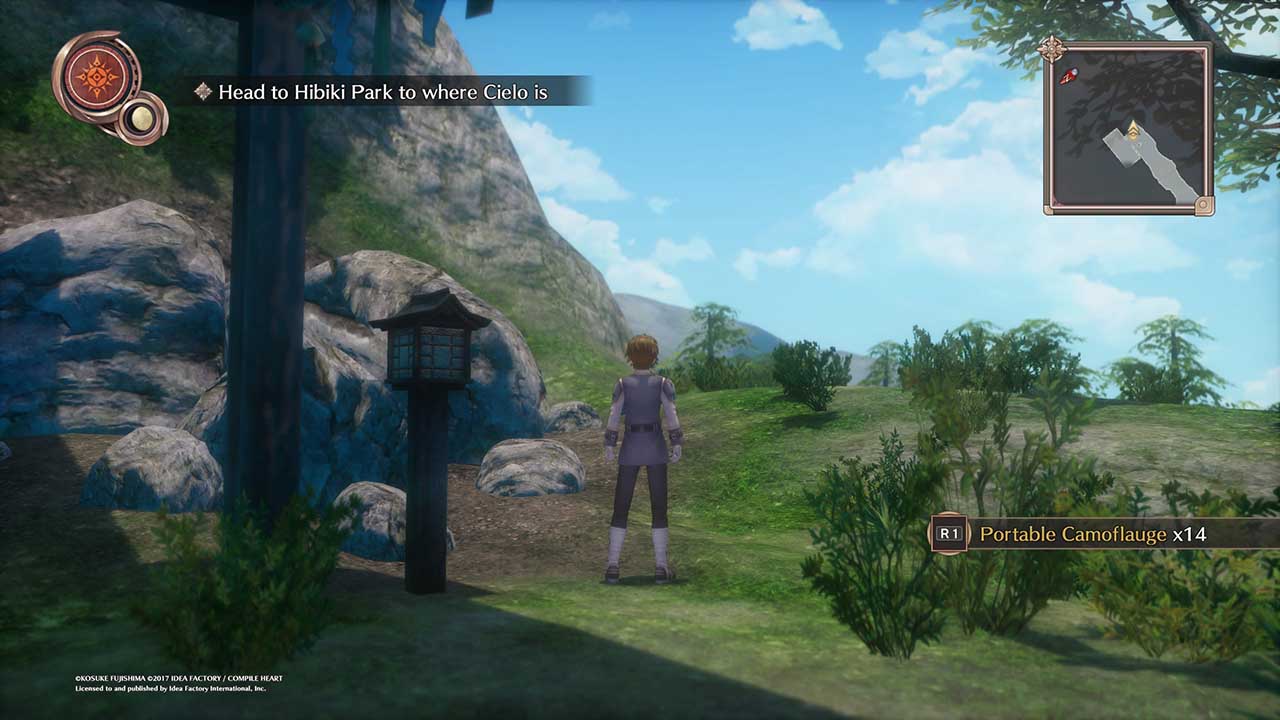Click the compass rose on the minimap corner
1280x720 pixels.
1050,47
